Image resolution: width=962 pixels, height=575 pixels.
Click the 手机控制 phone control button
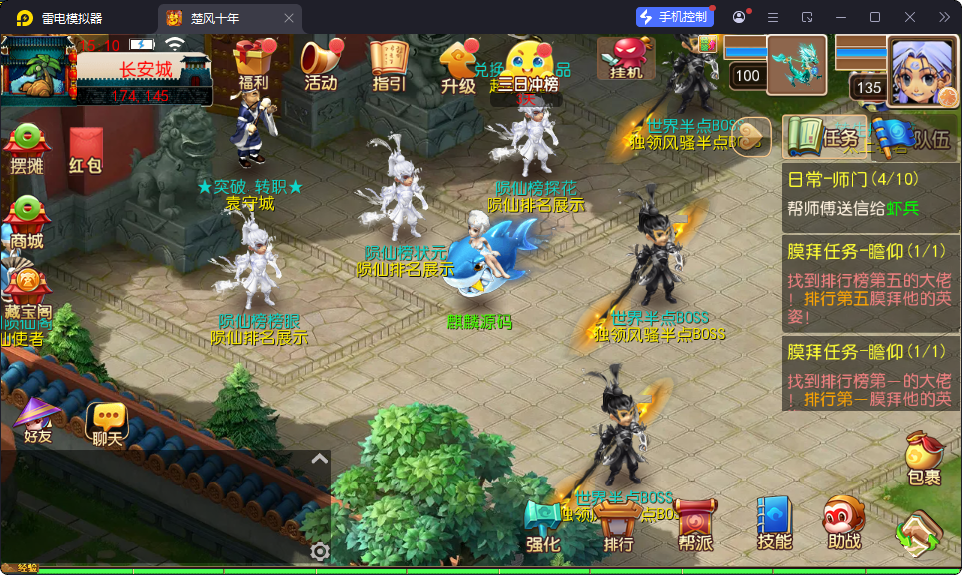675,17
